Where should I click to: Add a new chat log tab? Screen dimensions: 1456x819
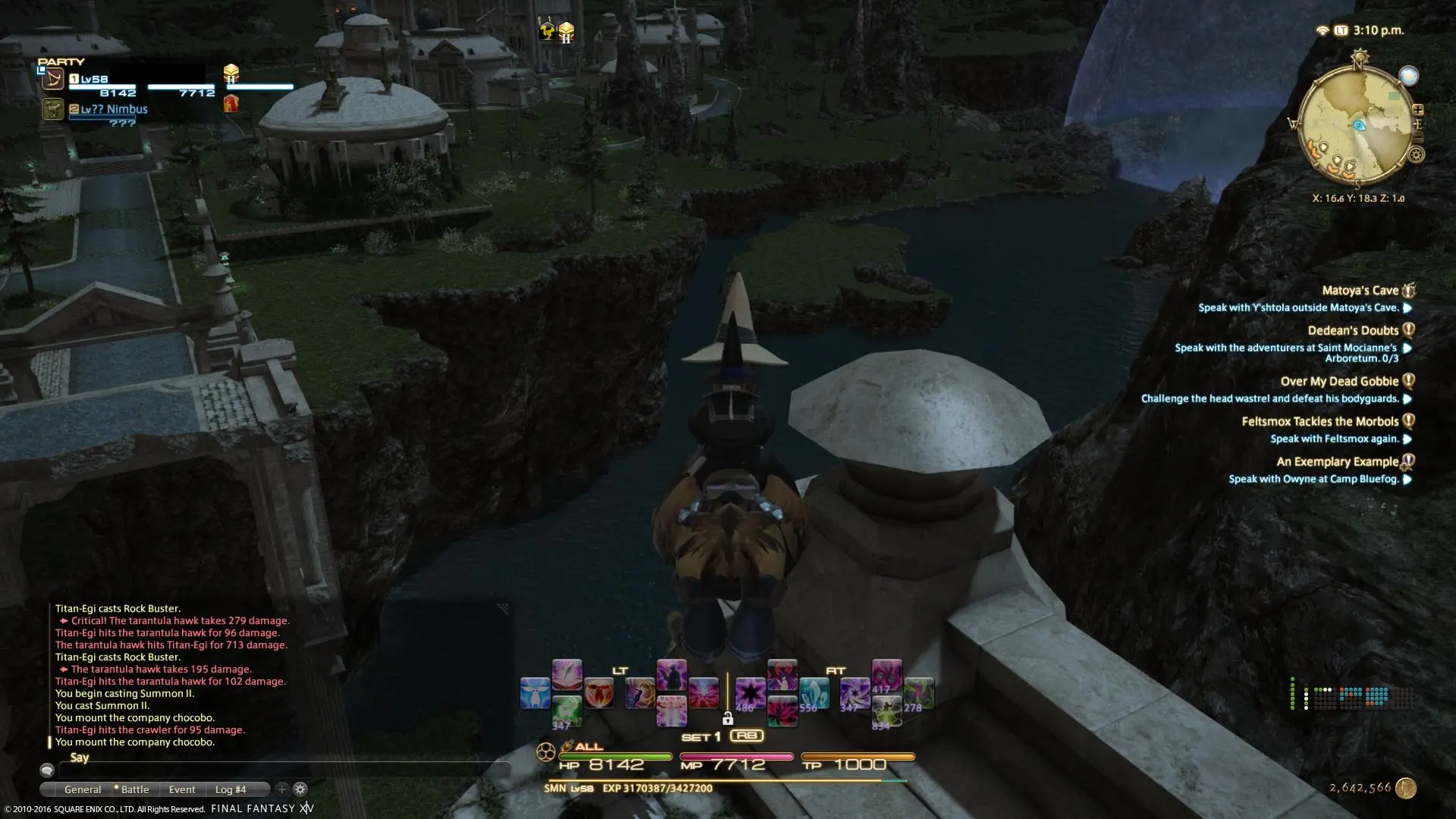[281, 789]
